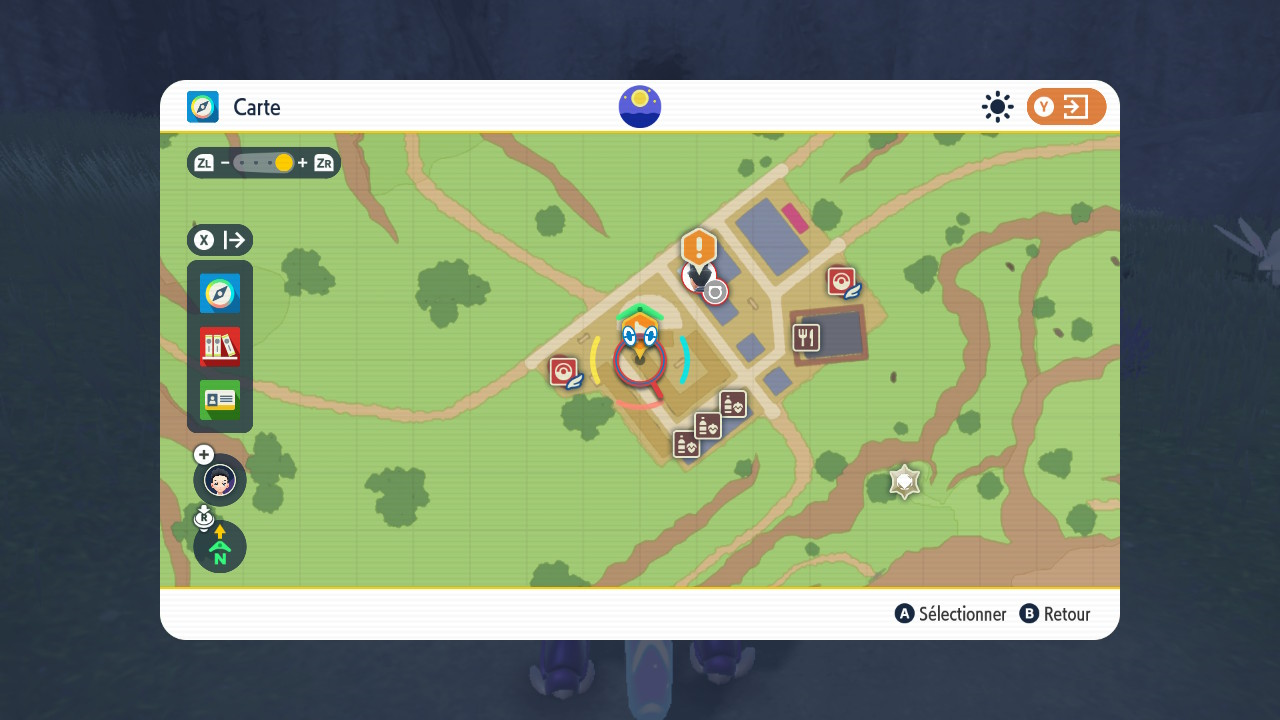The width and height of the screenshot is (1280, 720).
Task: Adjust the map zoom slider
Action: 283,163
